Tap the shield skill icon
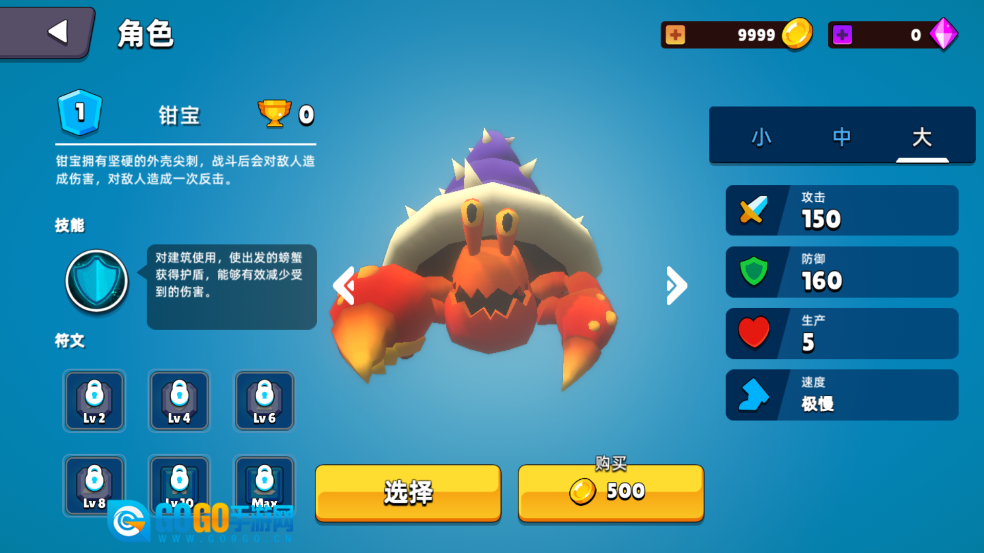984x553 pixels. tap(97, 282)
